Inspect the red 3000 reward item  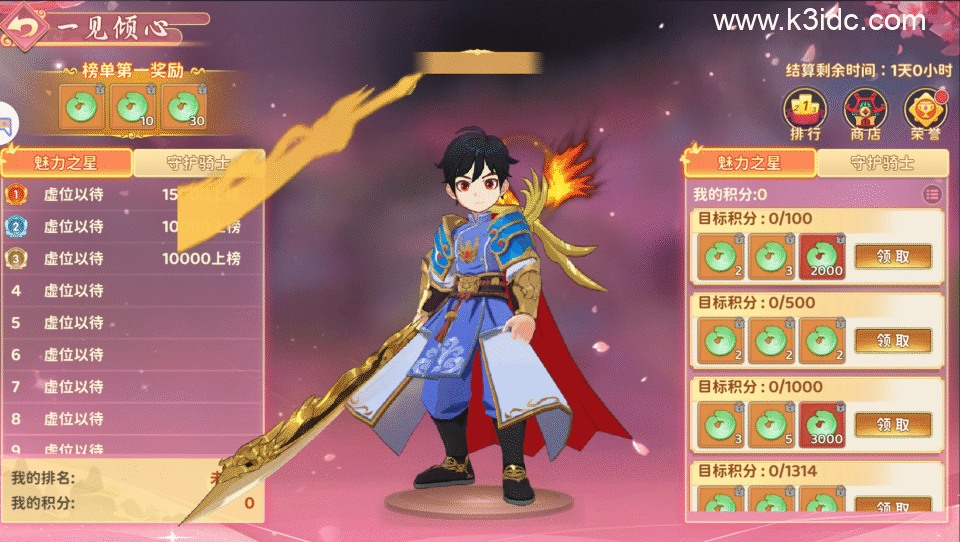coord(822,424)
